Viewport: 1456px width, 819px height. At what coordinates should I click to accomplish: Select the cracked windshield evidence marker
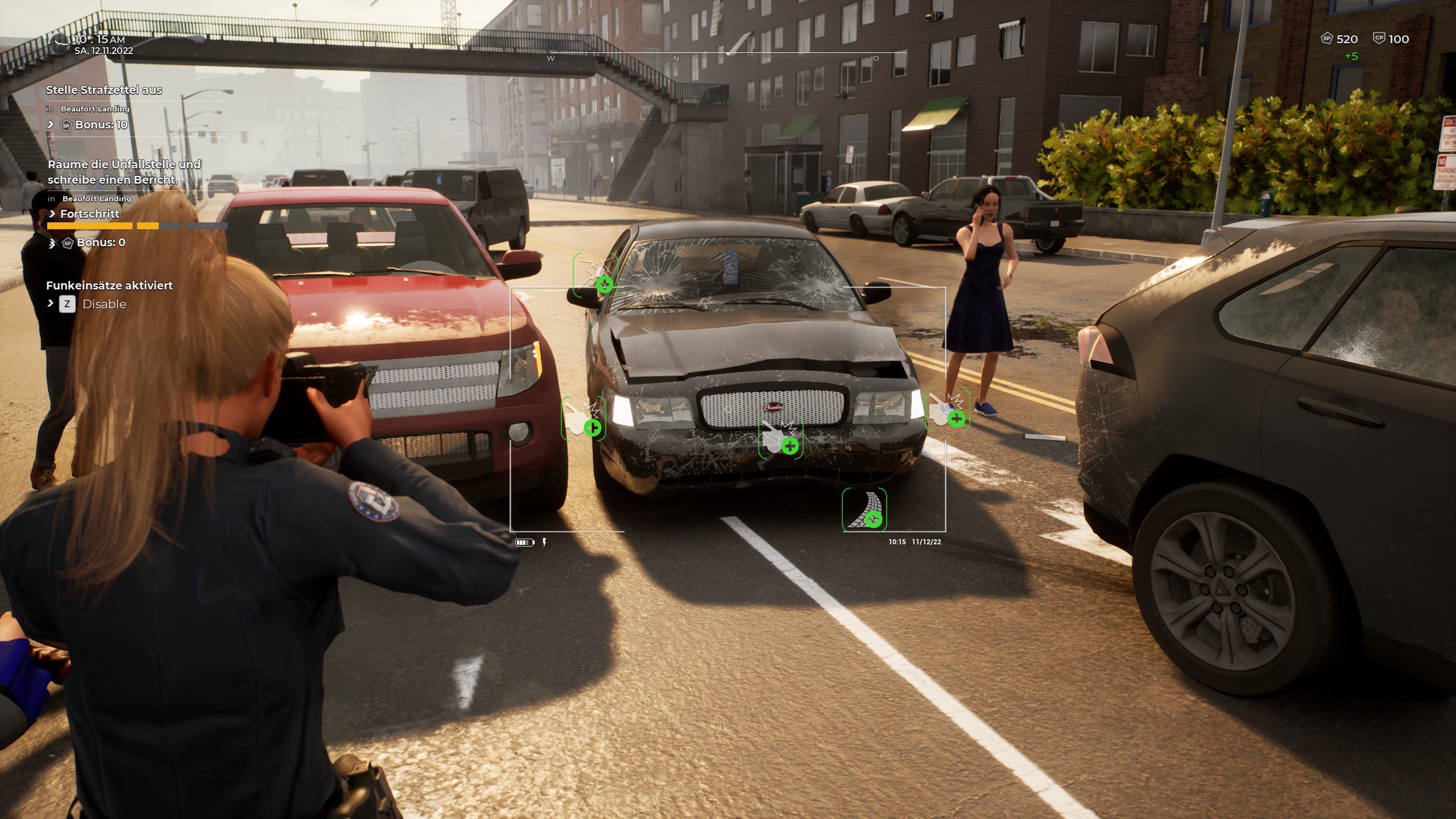pyautogui.click(x=595, y=275)
